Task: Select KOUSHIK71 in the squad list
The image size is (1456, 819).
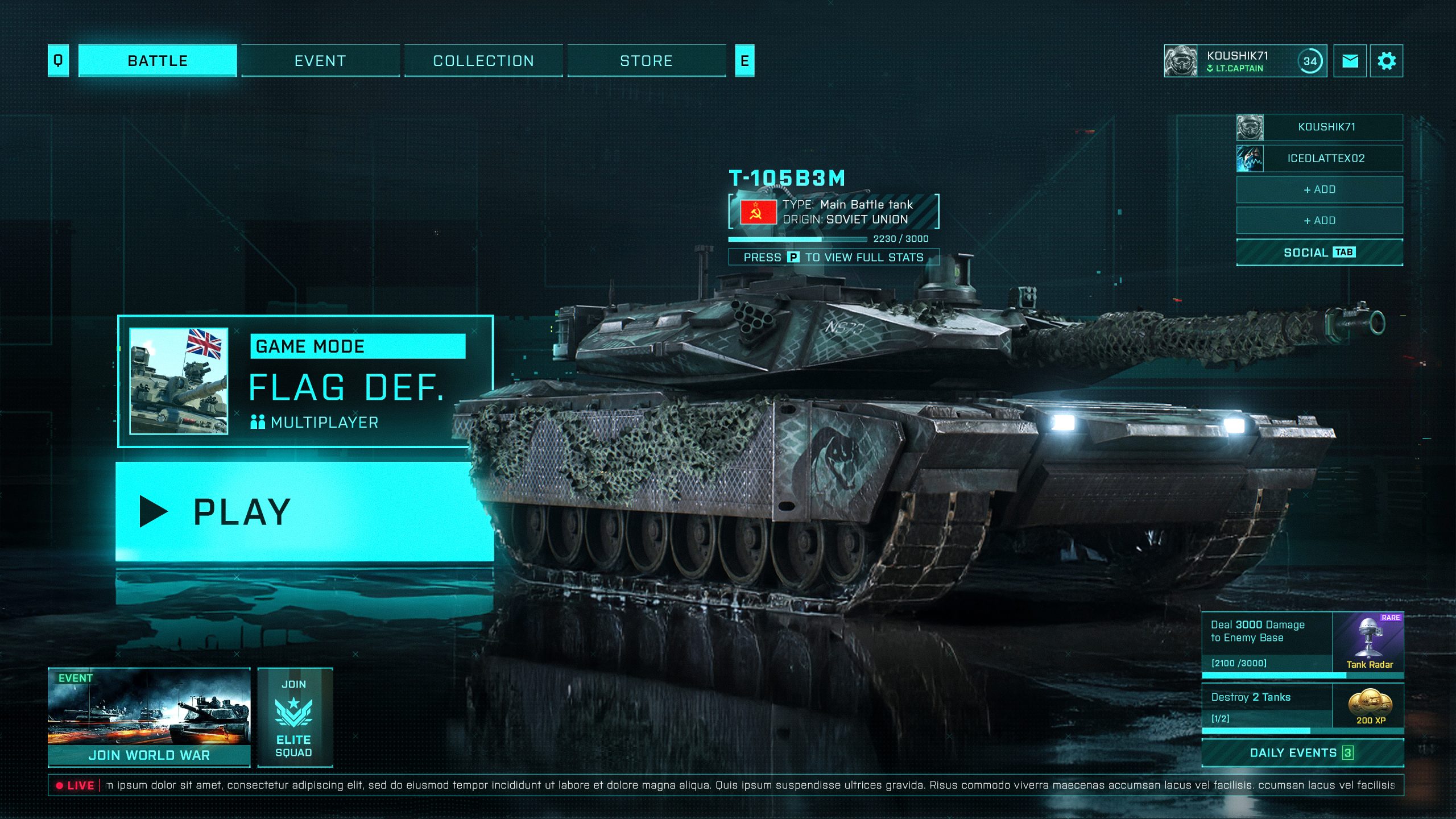Action: [1319, 127]
